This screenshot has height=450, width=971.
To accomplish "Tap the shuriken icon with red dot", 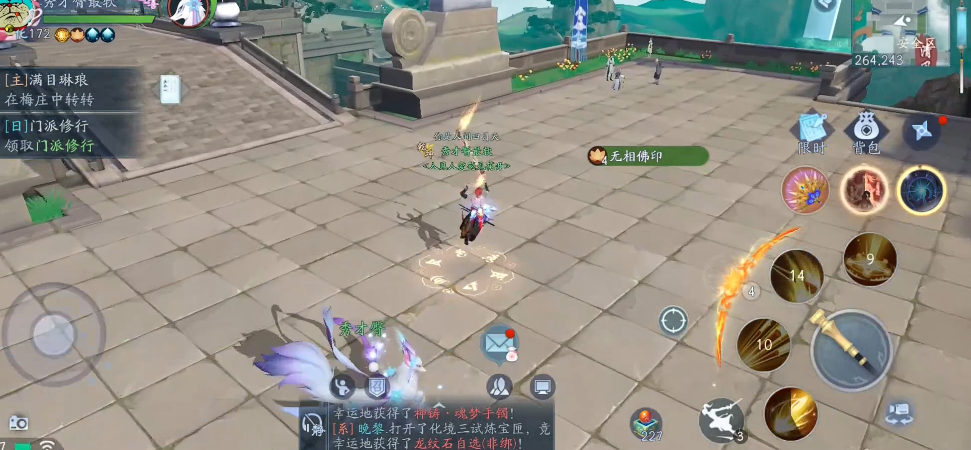I will point(921,131).
